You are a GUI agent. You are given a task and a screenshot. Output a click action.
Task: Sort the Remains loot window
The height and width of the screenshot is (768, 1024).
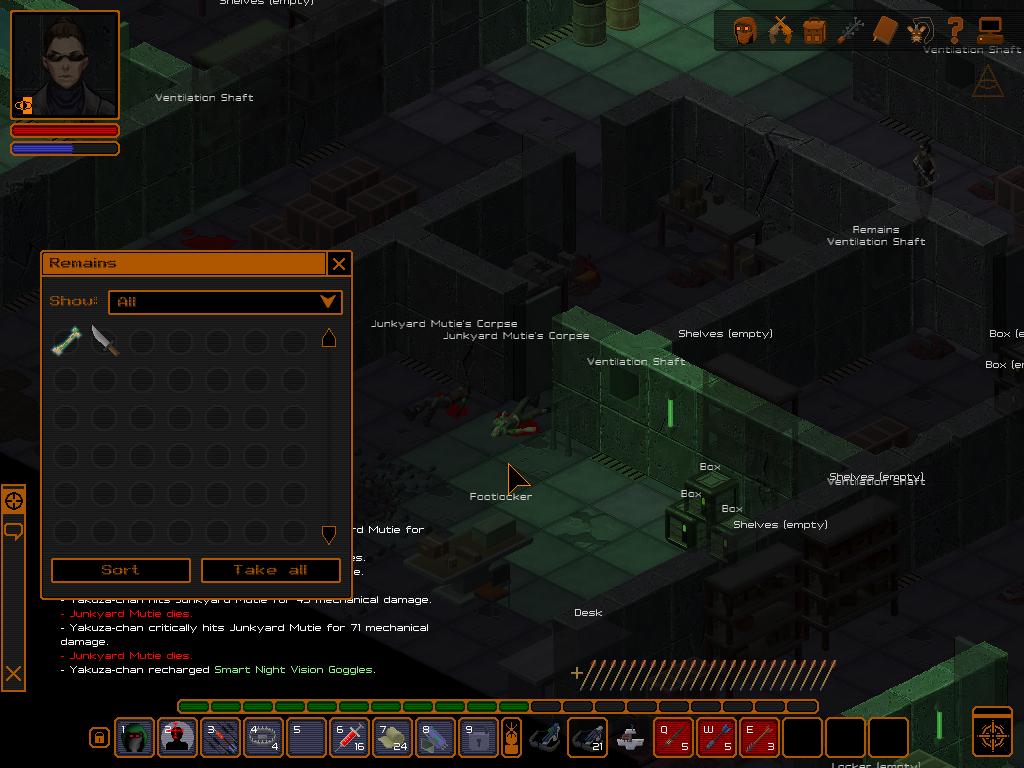tap(120, 570)
